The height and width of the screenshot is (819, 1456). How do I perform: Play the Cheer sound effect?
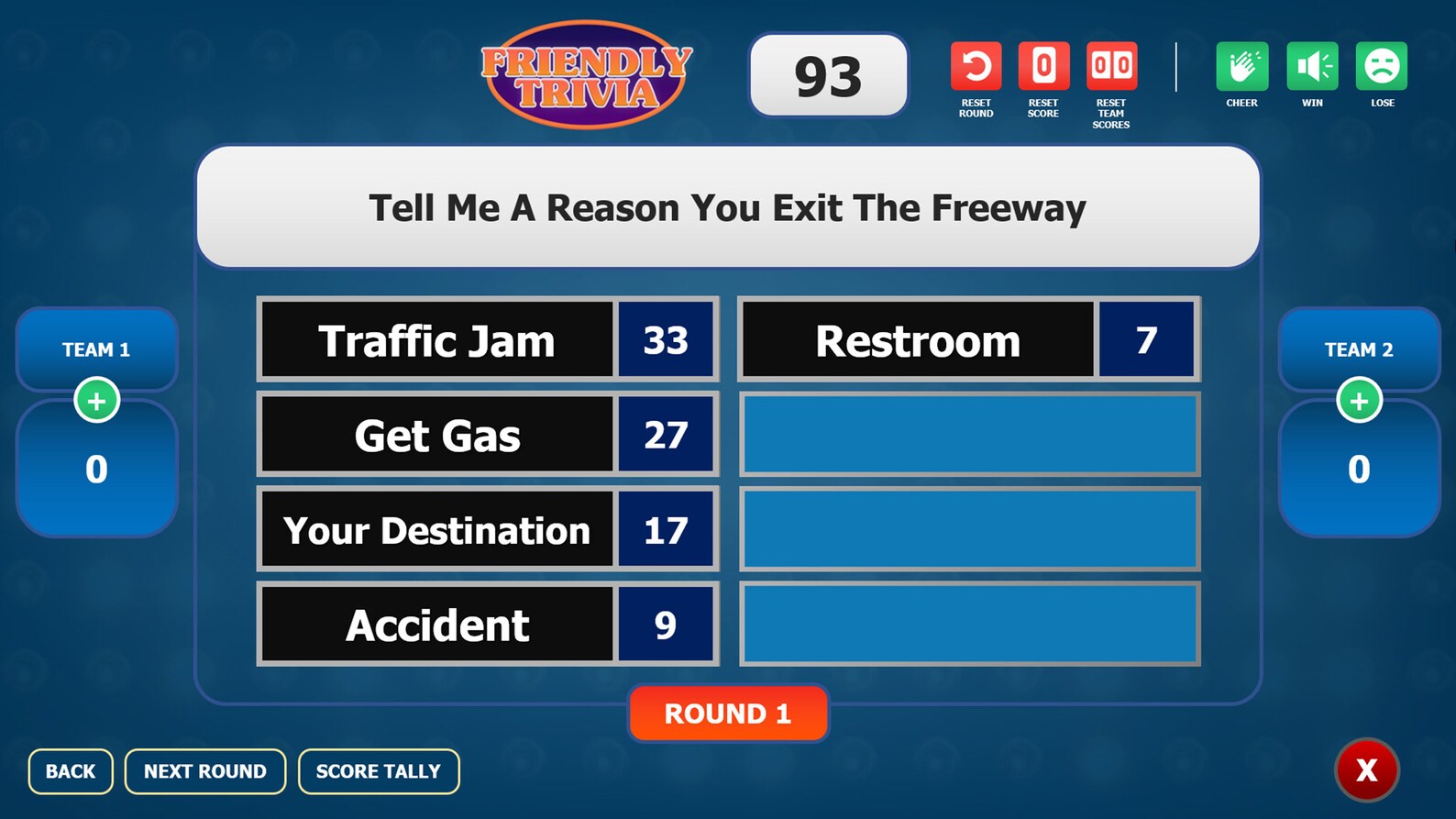1241,66
